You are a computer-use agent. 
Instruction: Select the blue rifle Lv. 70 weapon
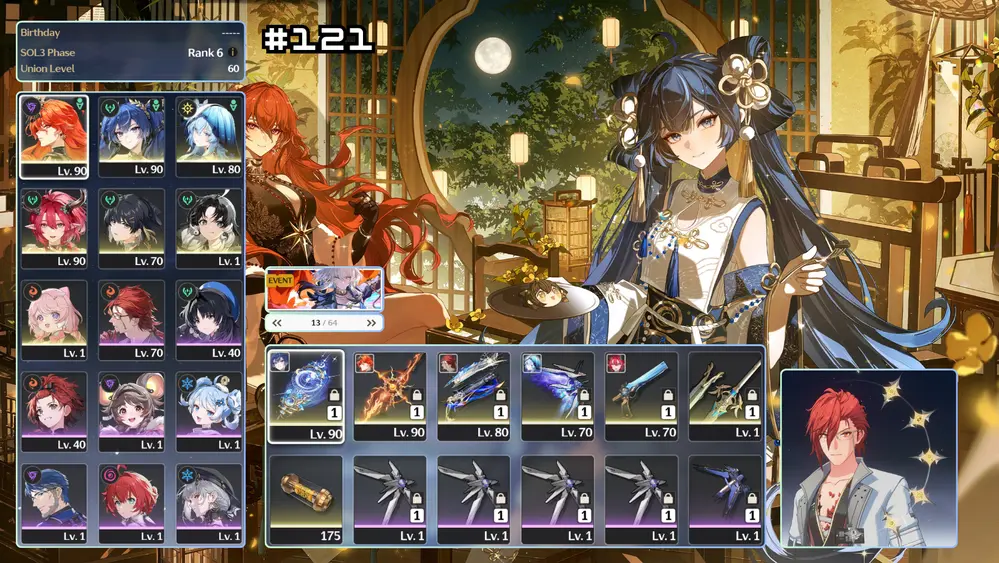tap(641, 396)
